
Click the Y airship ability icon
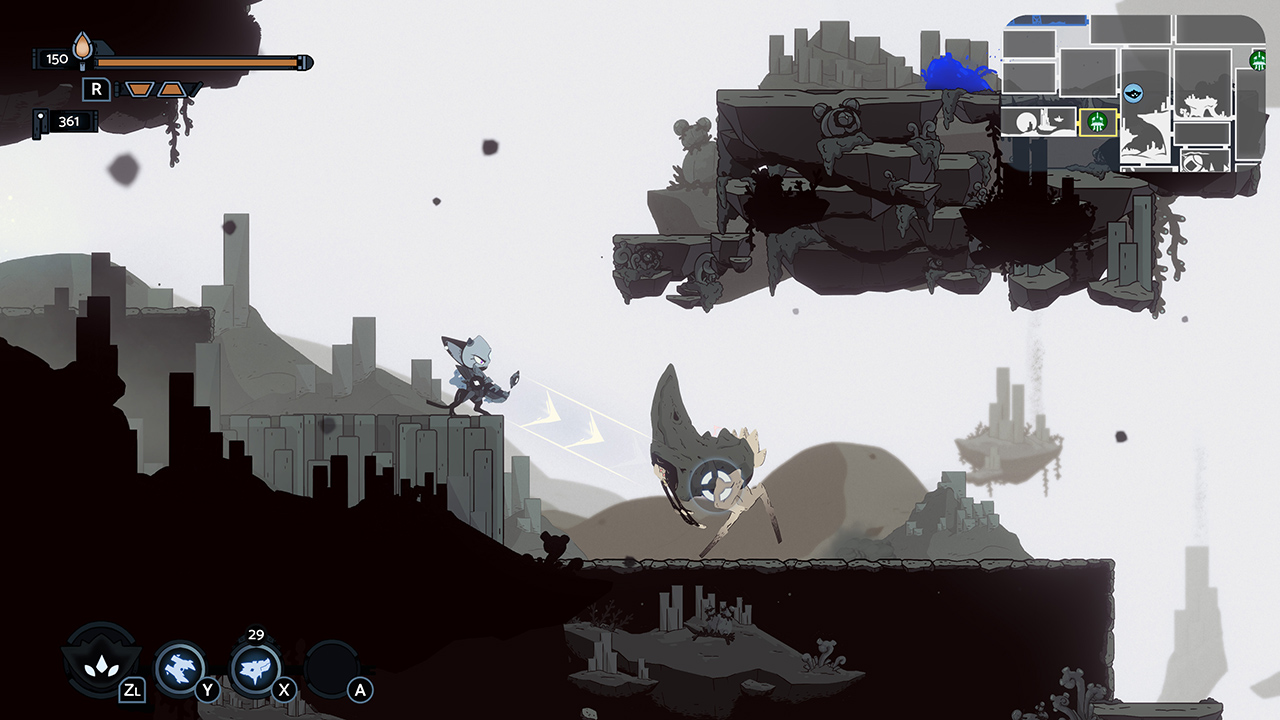point(182,670)
